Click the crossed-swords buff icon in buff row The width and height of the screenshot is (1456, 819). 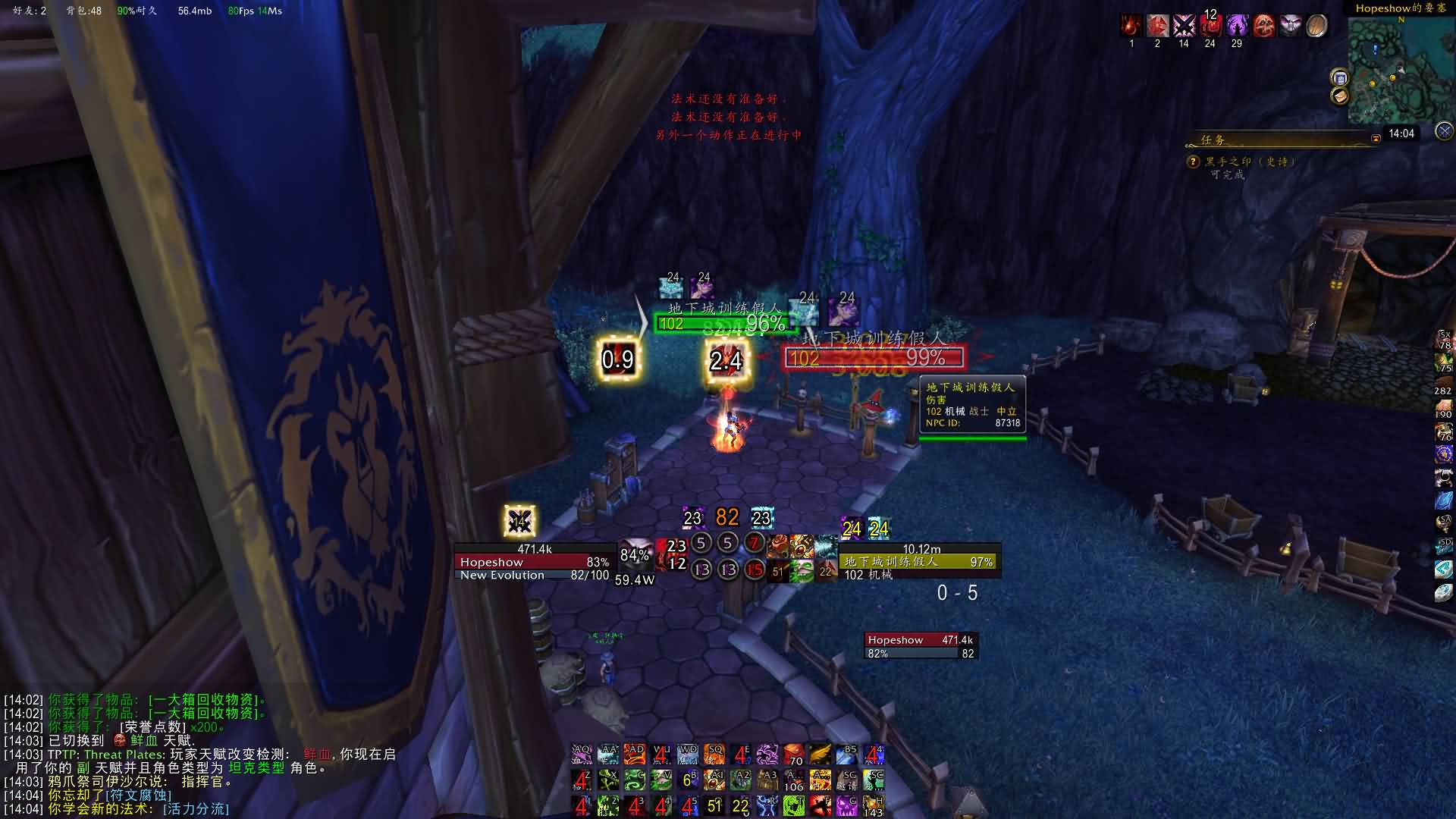tap(1184, 26)
